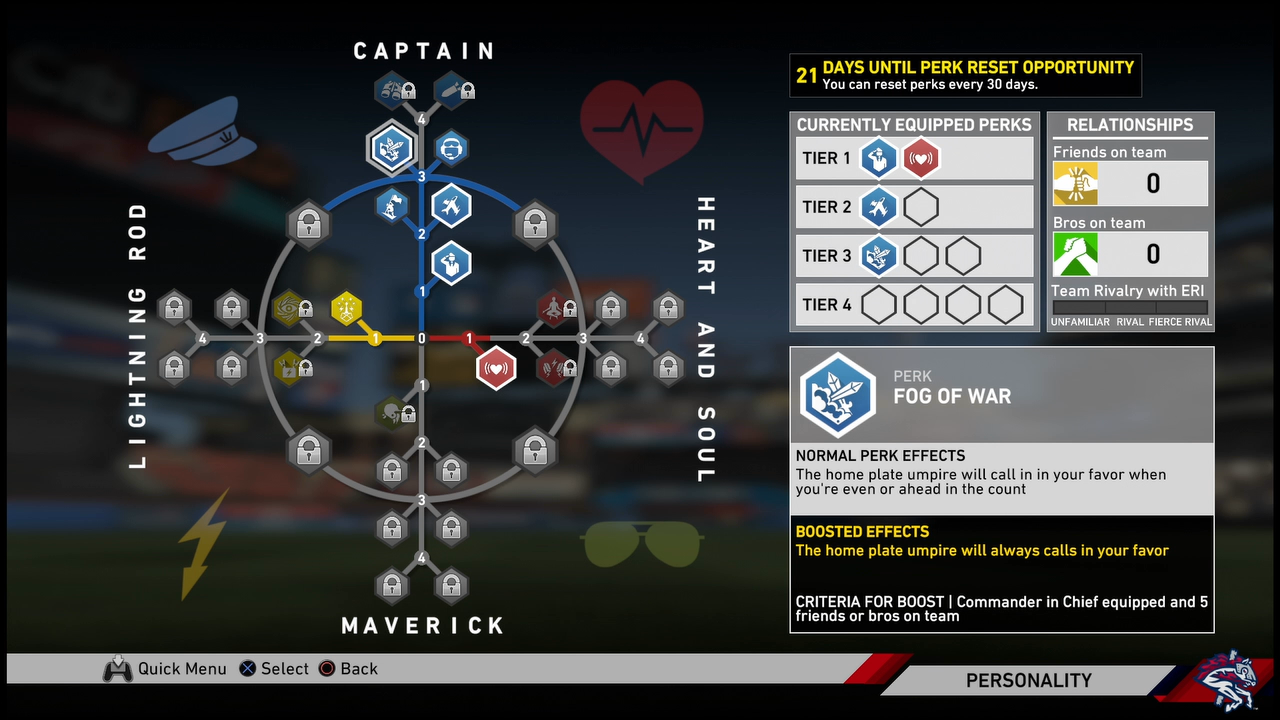Select the red pulsing heart perk node
Screen dimensions: 1280x720
[495, 367]
